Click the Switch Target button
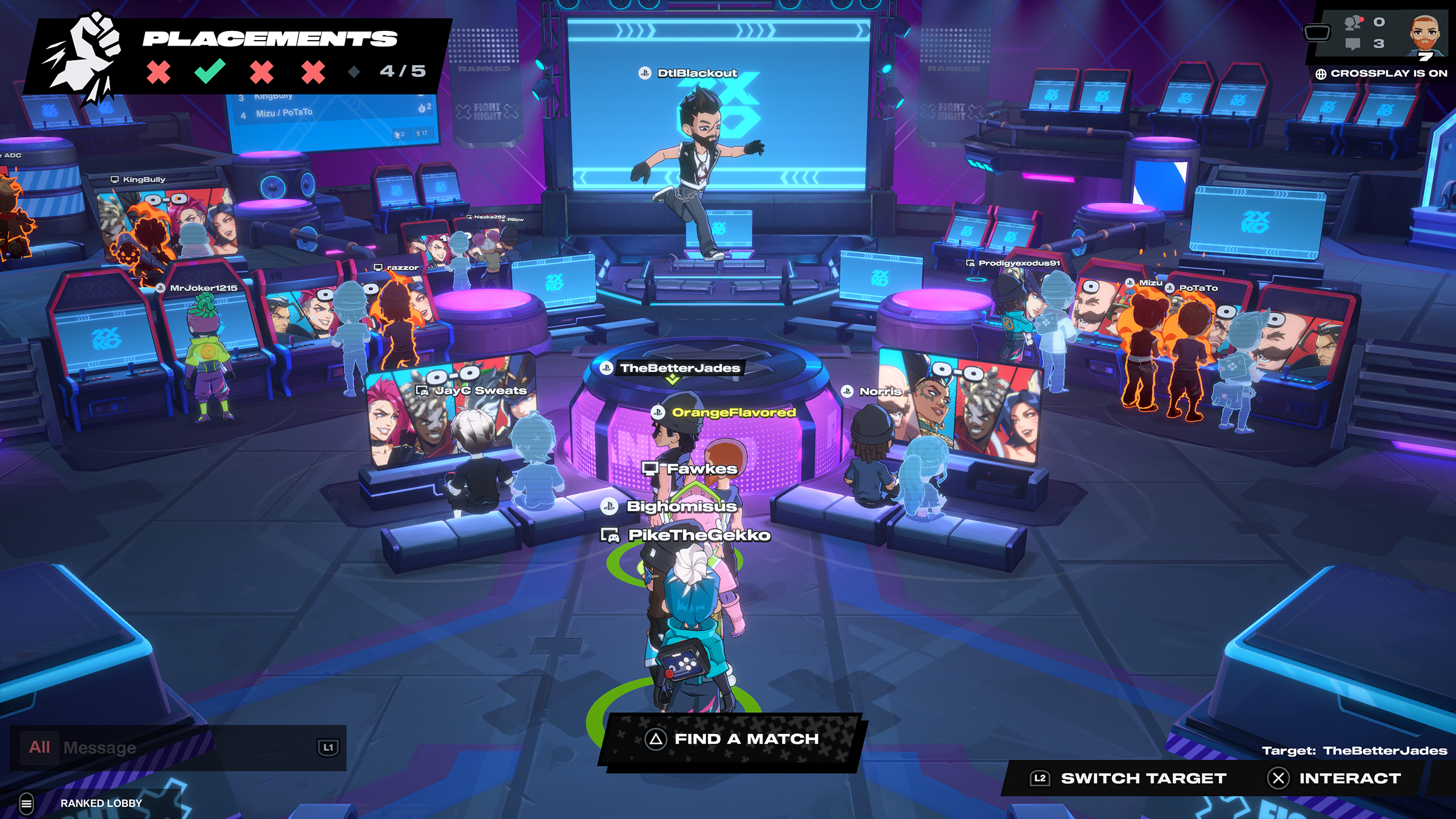The height and width of the screenshot is (819, 1456). [x=1129, y=778]
